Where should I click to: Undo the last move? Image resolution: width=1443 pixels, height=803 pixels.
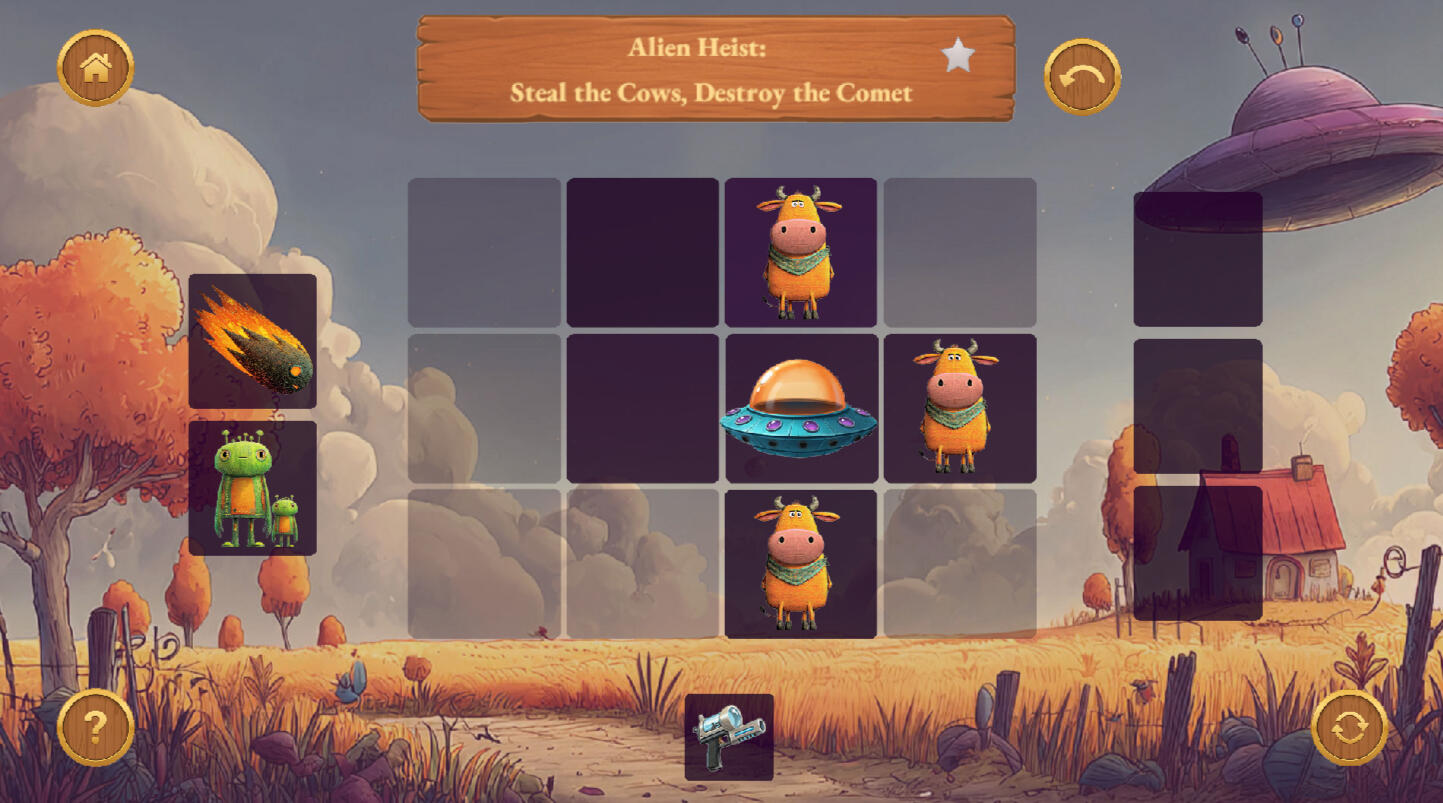pyautogui.click(x=1082, y=77)
